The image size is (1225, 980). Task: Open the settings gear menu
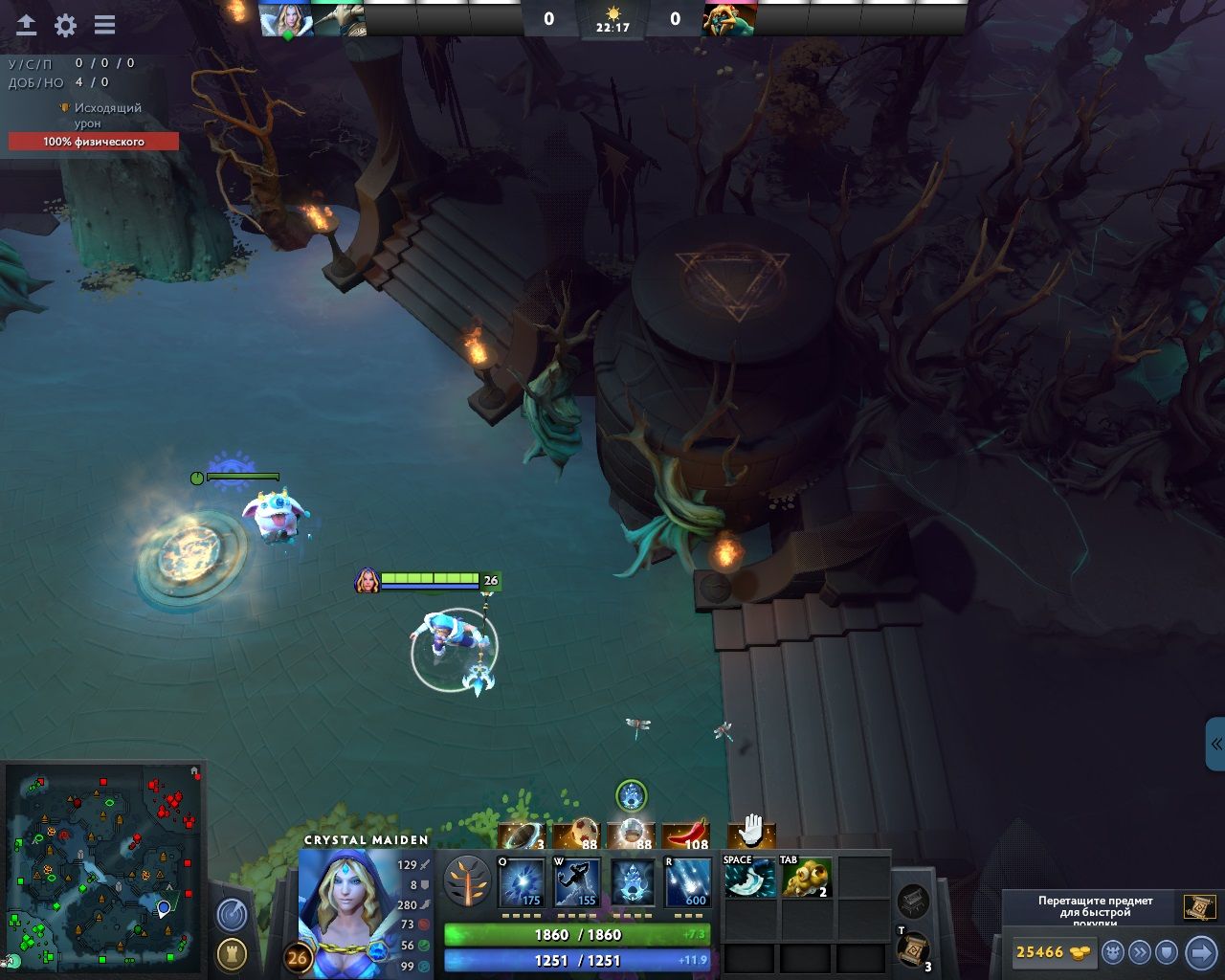[x=65, y=25]
